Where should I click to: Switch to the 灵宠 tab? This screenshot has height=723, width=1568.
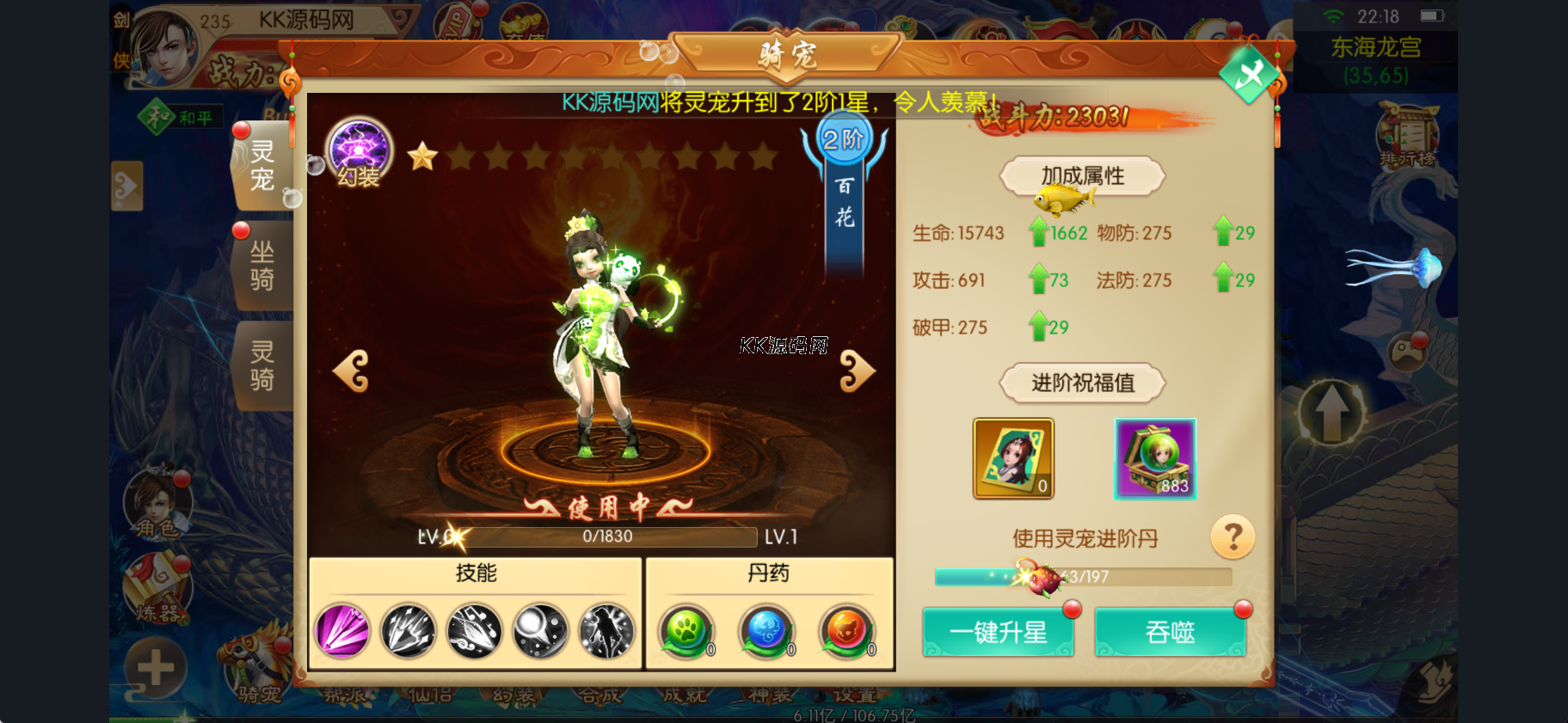pyautogui.click(x=262, y=166)
